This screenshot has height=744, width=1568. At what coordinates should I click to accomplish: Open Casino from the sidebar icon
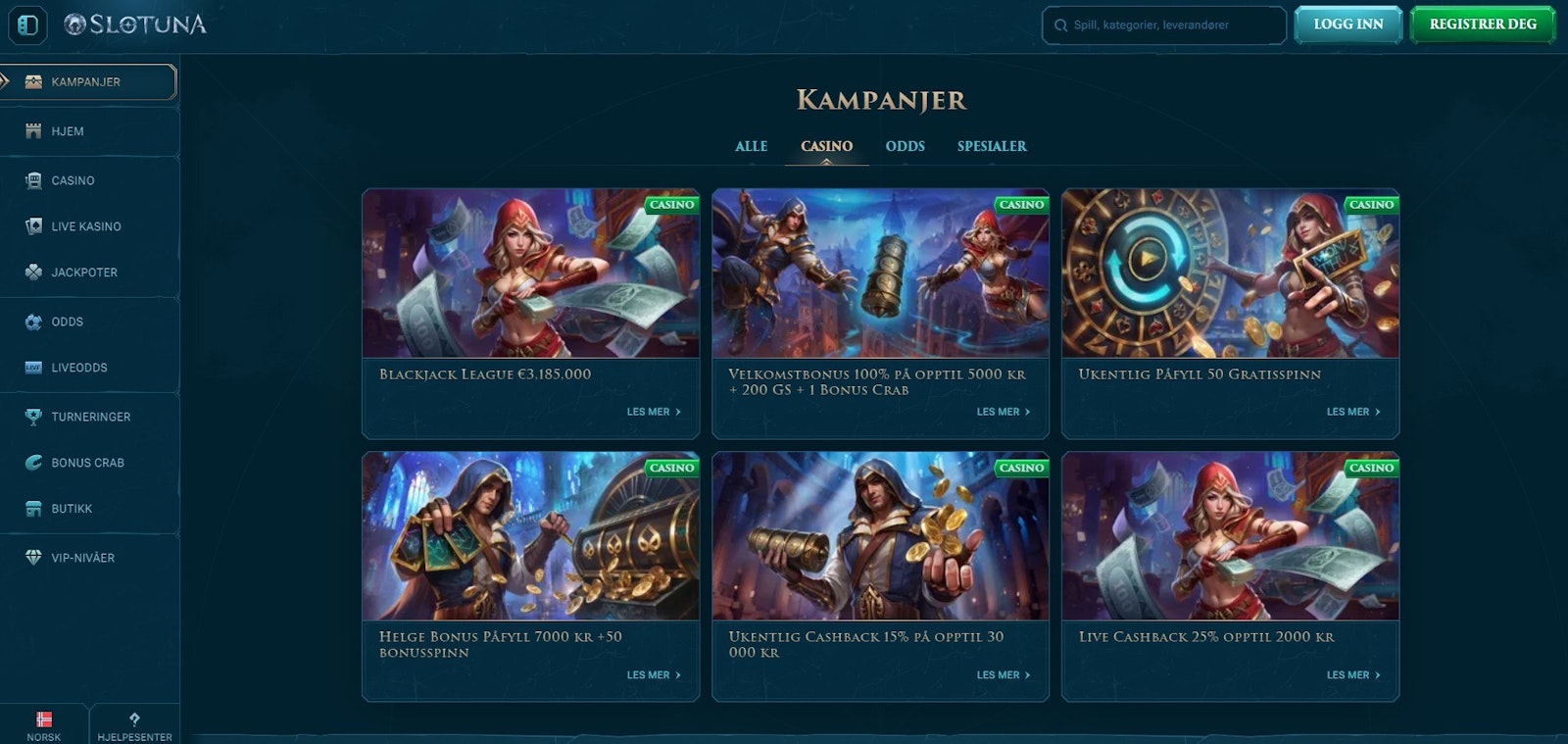click(x=32, y=180)
